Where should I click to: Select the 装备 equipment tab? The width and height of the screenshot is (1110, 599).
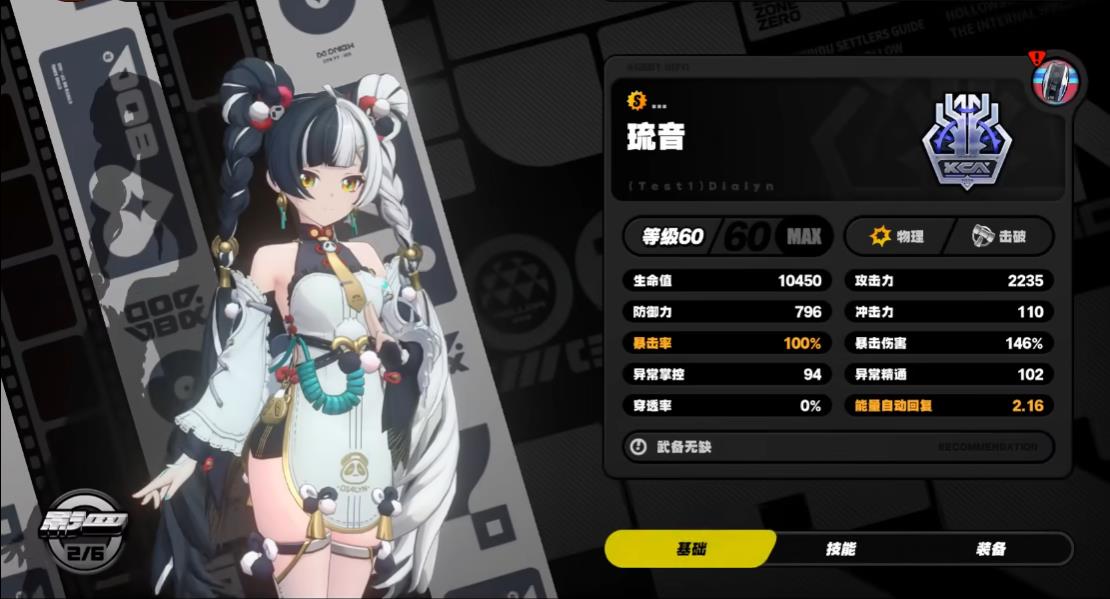point(990,549)
